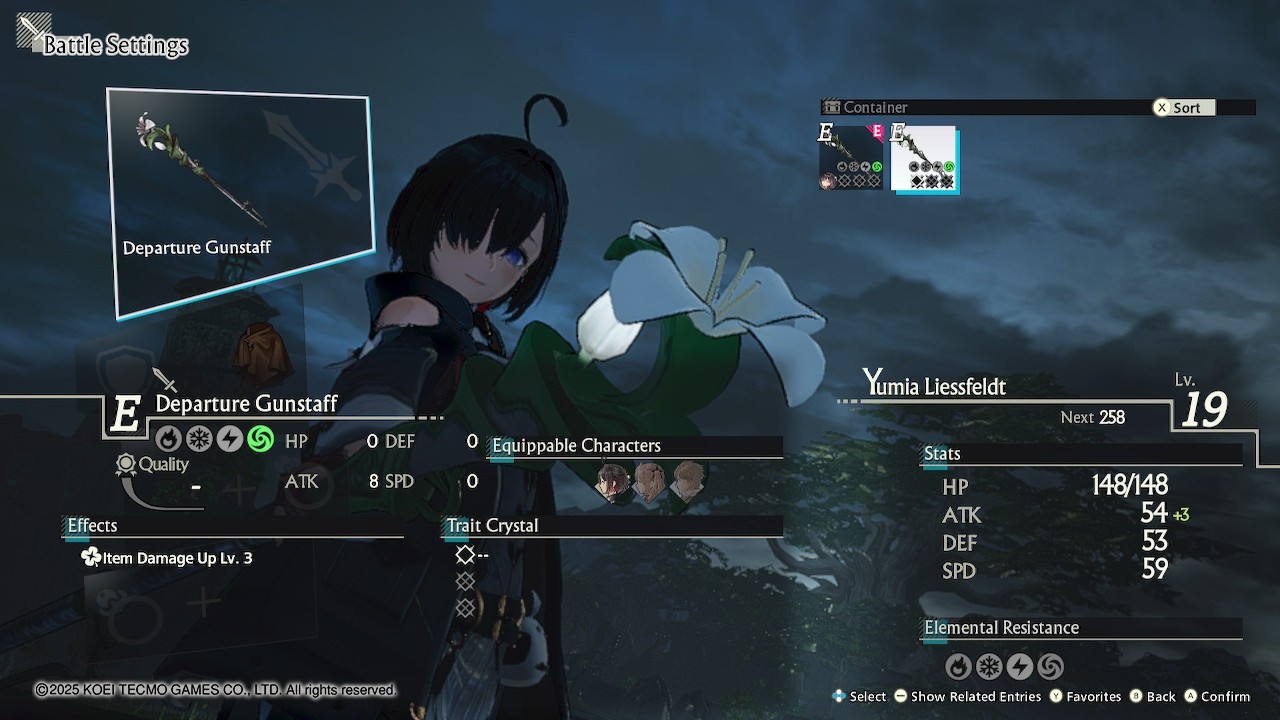The image size is (1280, 720).
Task: Select the Departure Gunstaff weapon panel
Action: tap(240, 203)
